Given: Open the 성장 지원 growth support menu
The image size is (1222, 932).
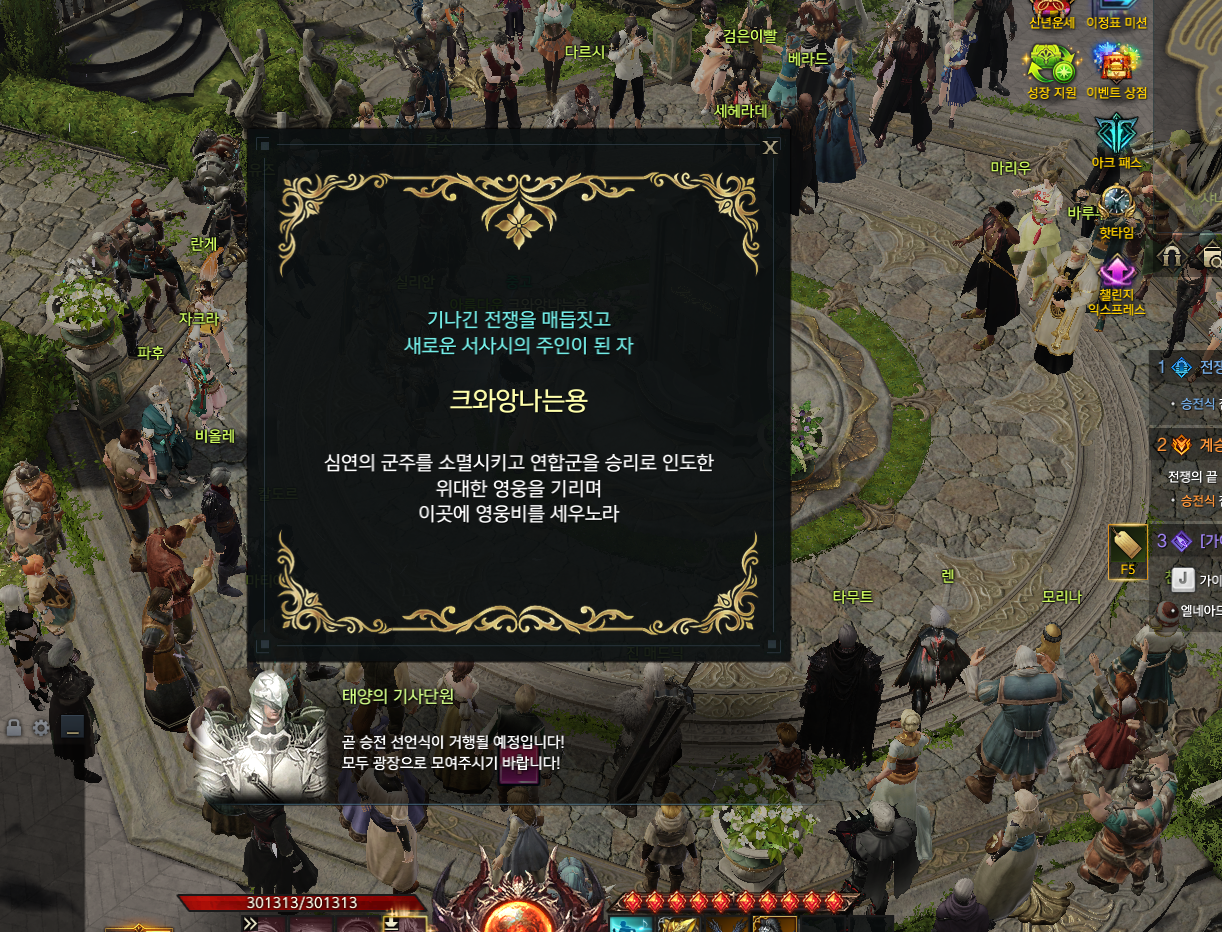Looking at the screenshot, I should coord(1051,68).
